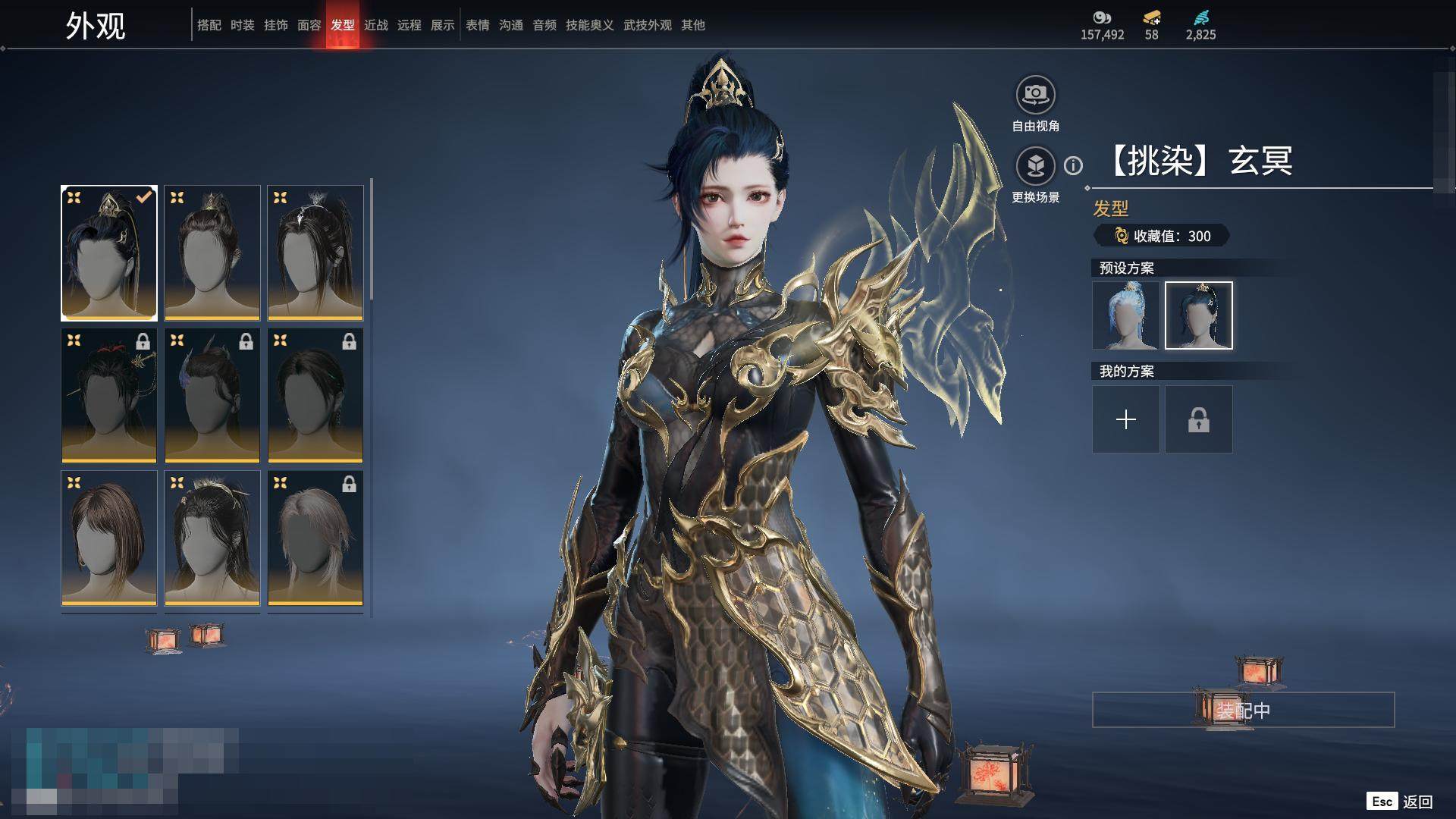1456x819 pixels.
Task: Select the dark blue preset hairstyle scheme
Action: (x=1198, y=315)
